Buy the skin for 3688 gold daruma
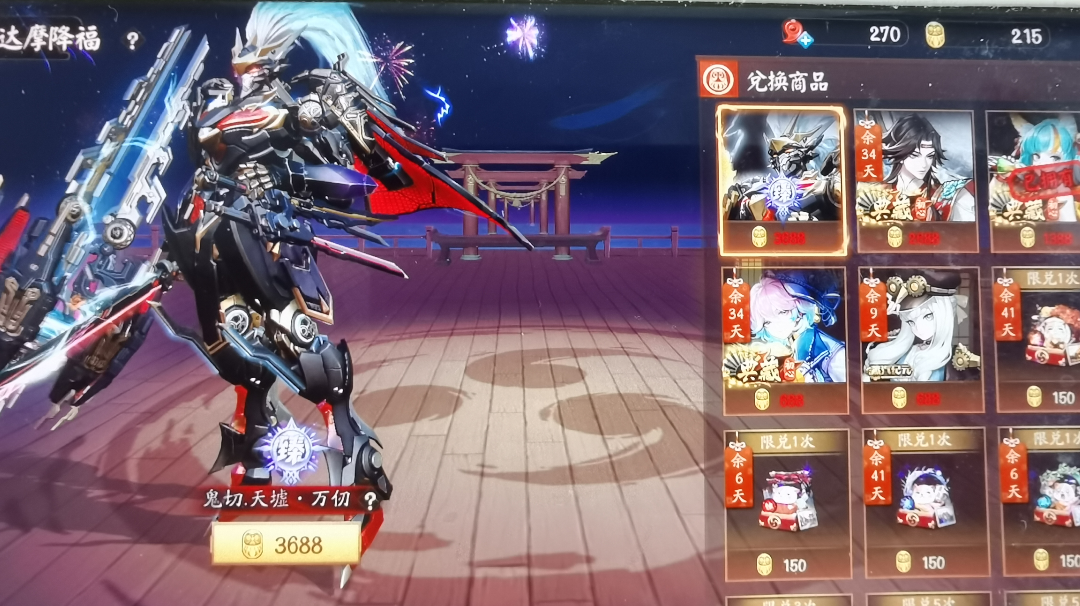This screenshot has width=1080, height=606. pyautogui.click(x=285, y=545)
